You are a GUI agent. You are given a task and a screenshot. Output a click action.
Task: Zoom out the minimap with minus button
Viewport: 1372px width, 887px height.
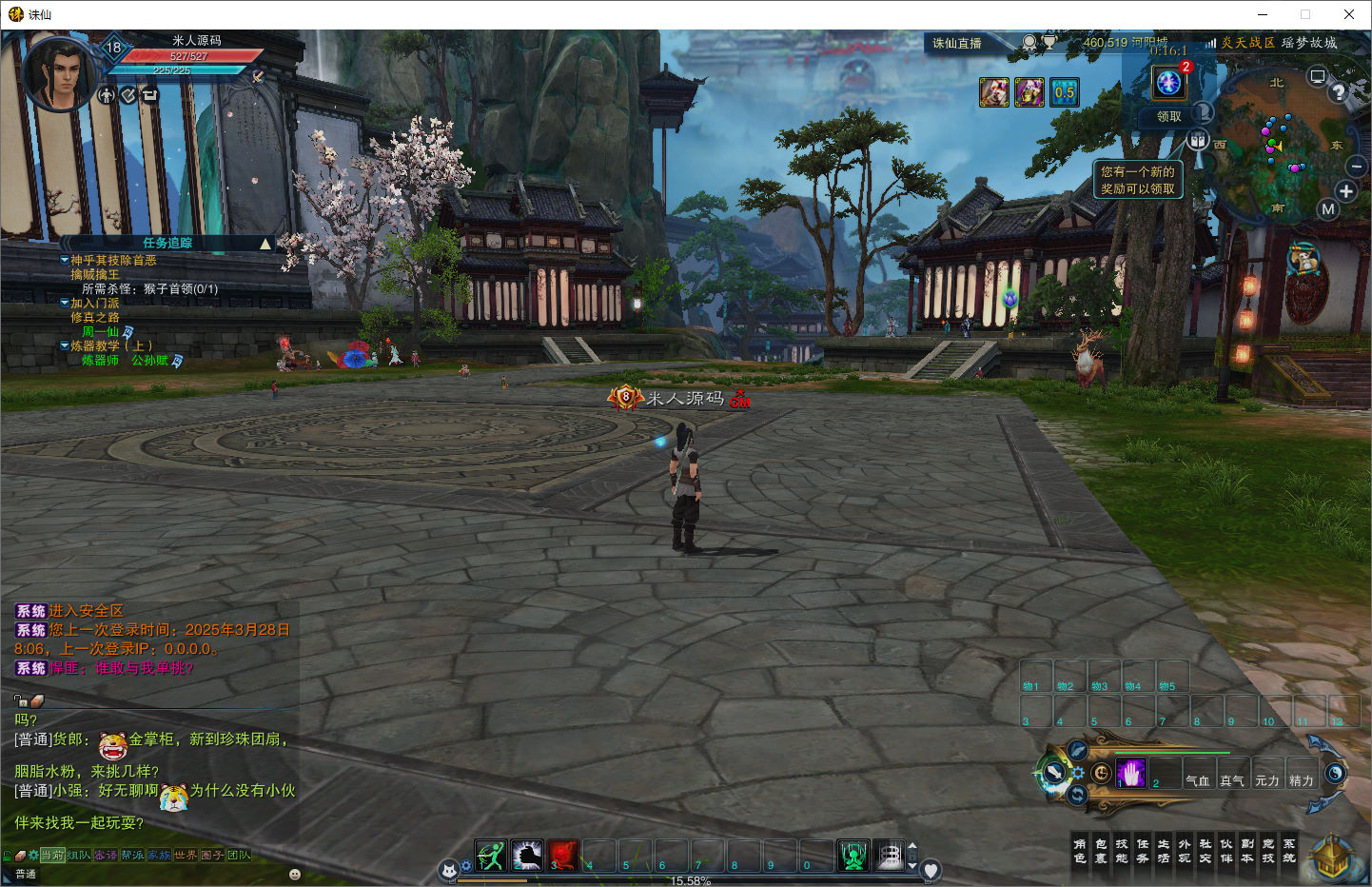pyautogui.click(x=1357, y=168)
